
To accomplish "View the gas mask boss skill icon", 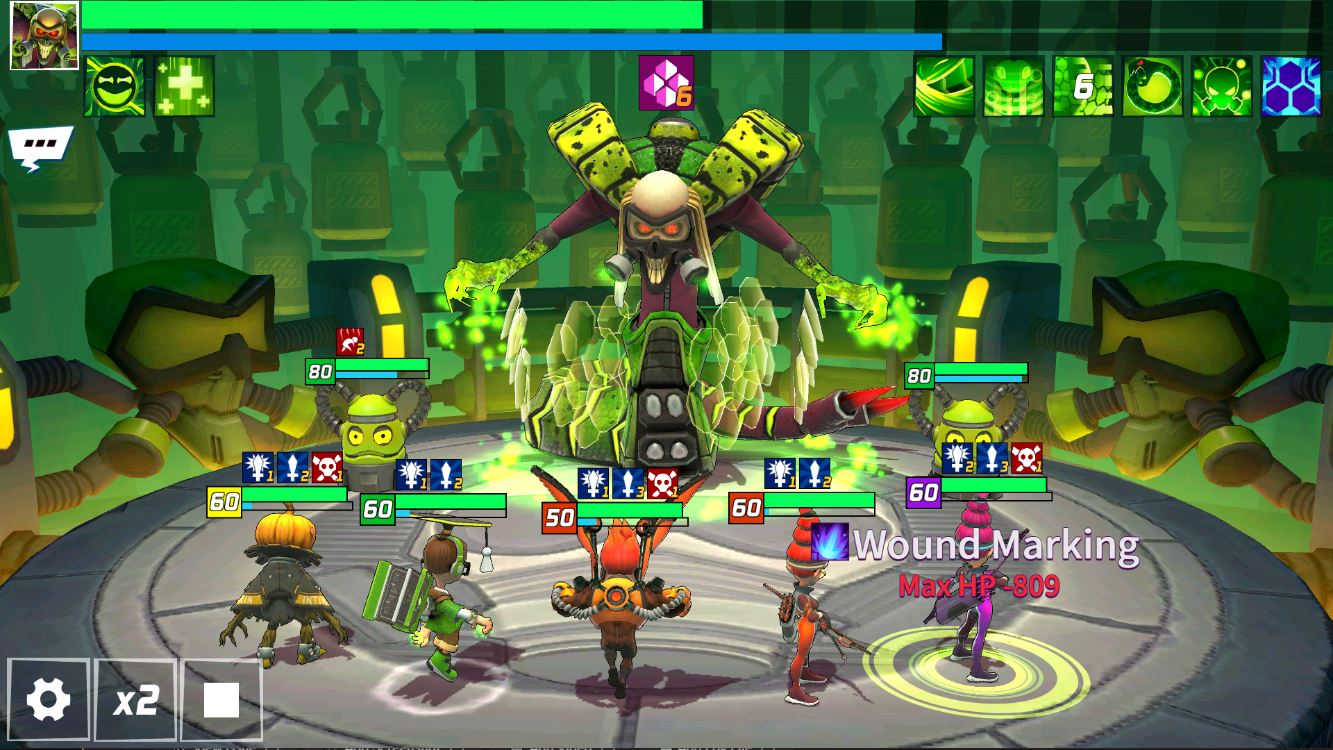I will (x=1222, y=87).
